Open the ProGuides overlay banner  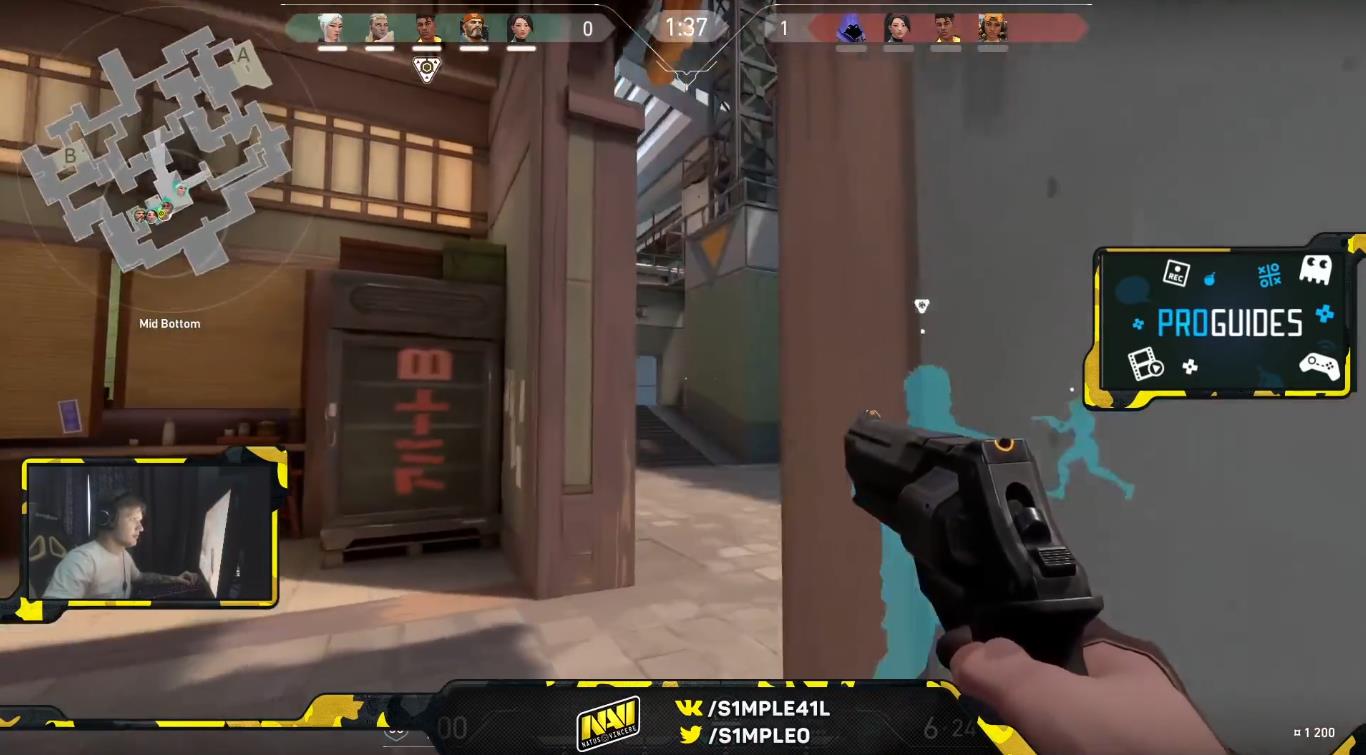coord(1228,322)
